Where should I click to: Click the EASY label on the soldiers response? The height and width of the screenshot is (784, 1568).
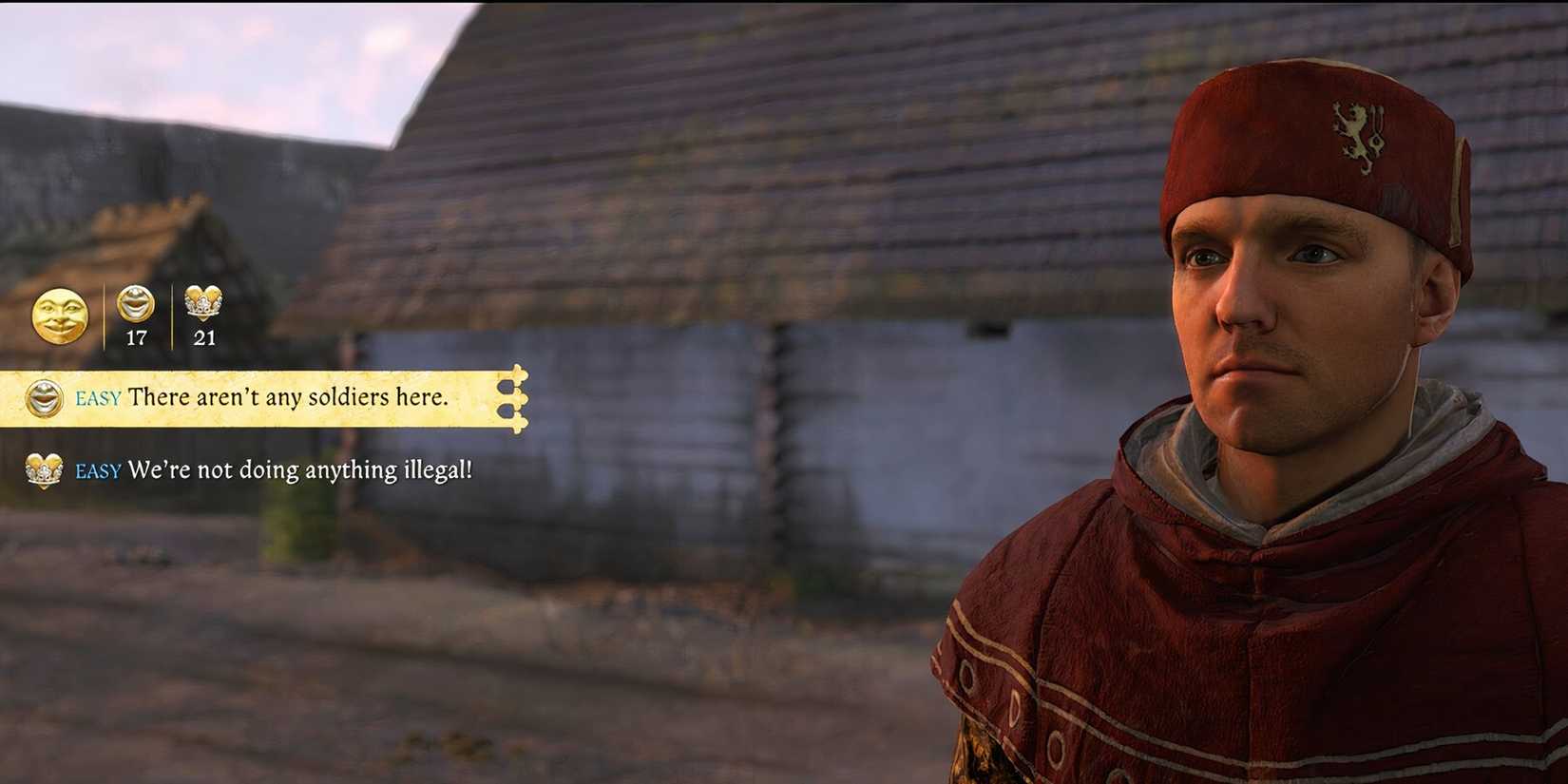(99, 400)
